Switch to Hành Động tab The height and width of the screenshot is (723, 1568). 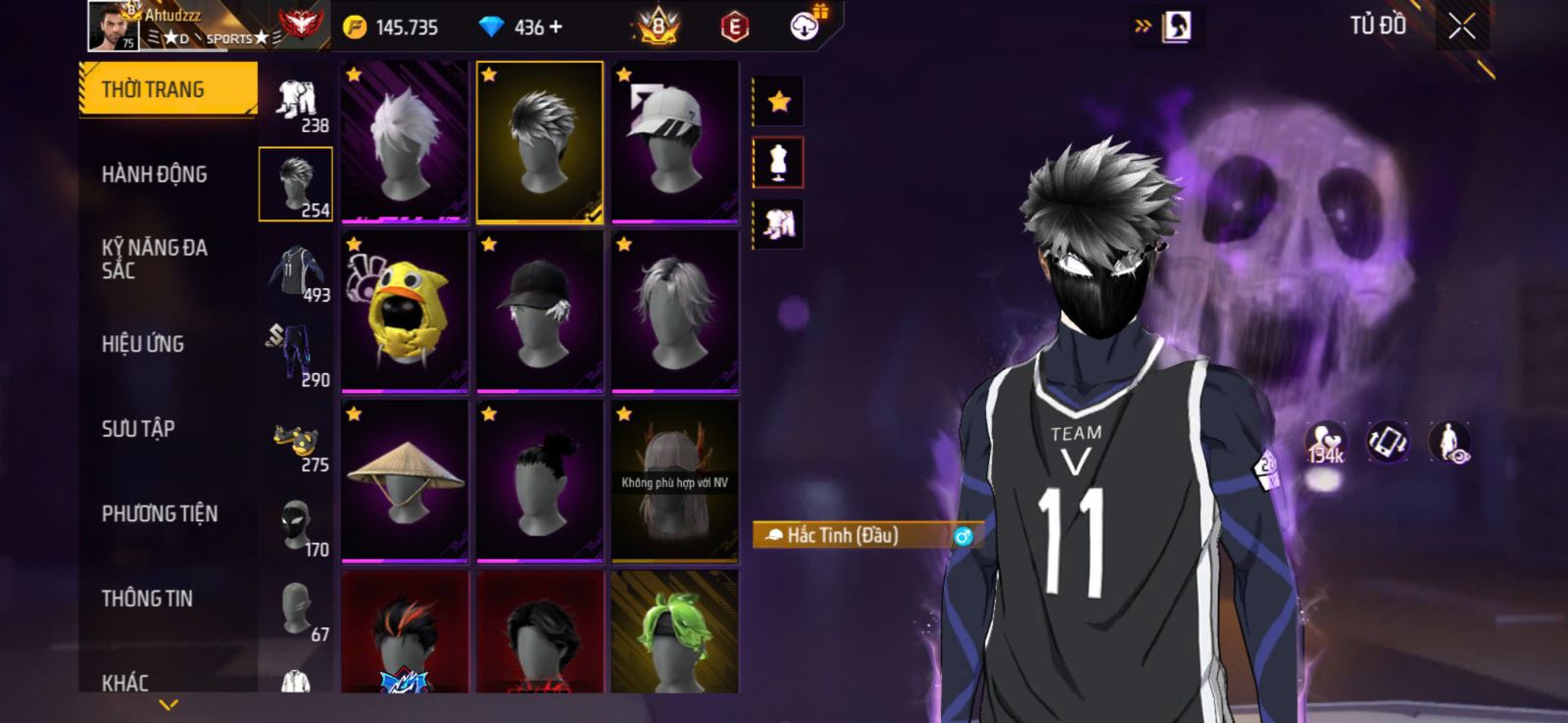155,174
